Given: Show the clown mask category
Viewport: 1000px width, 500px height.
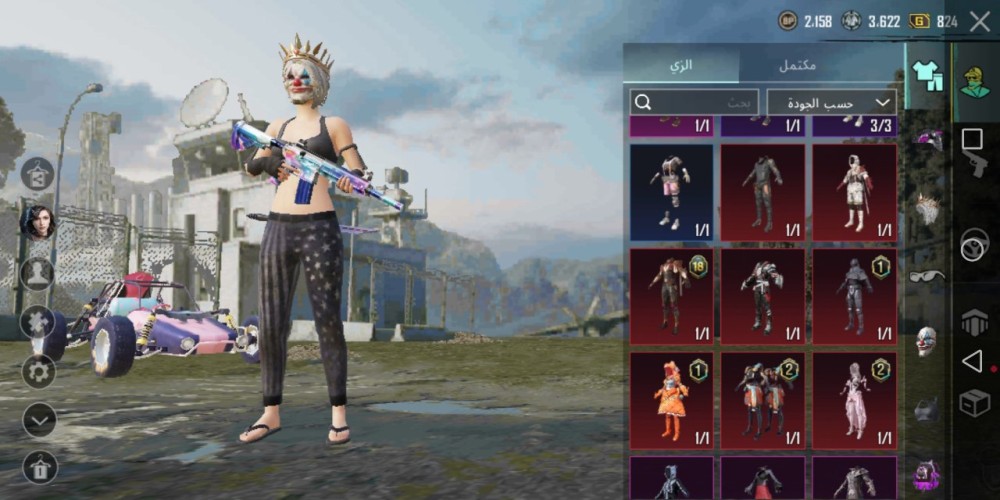Looking at the screenshot, I should coord(927,342).
